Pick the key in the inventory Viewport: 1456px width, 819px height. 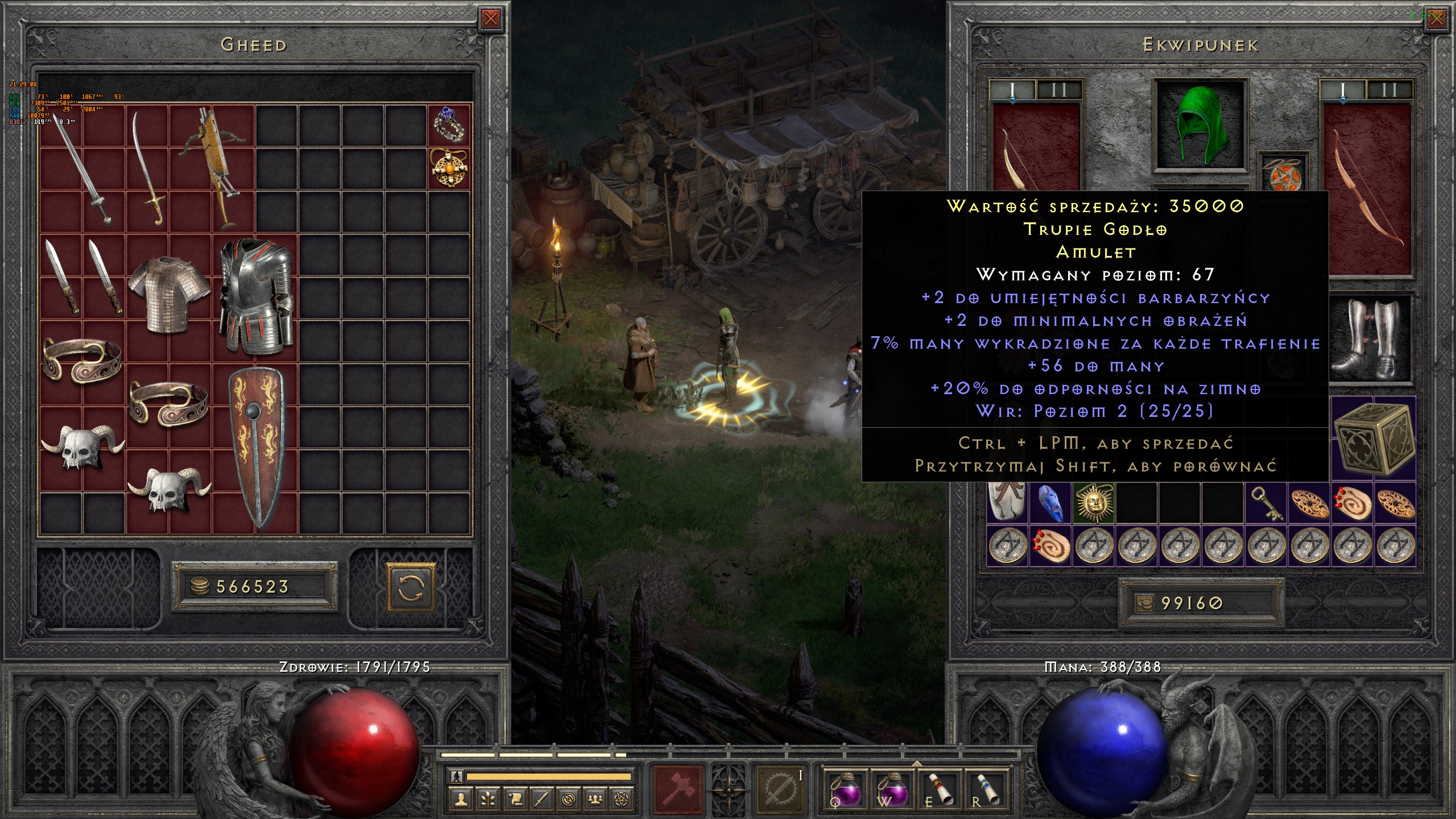1266,503
